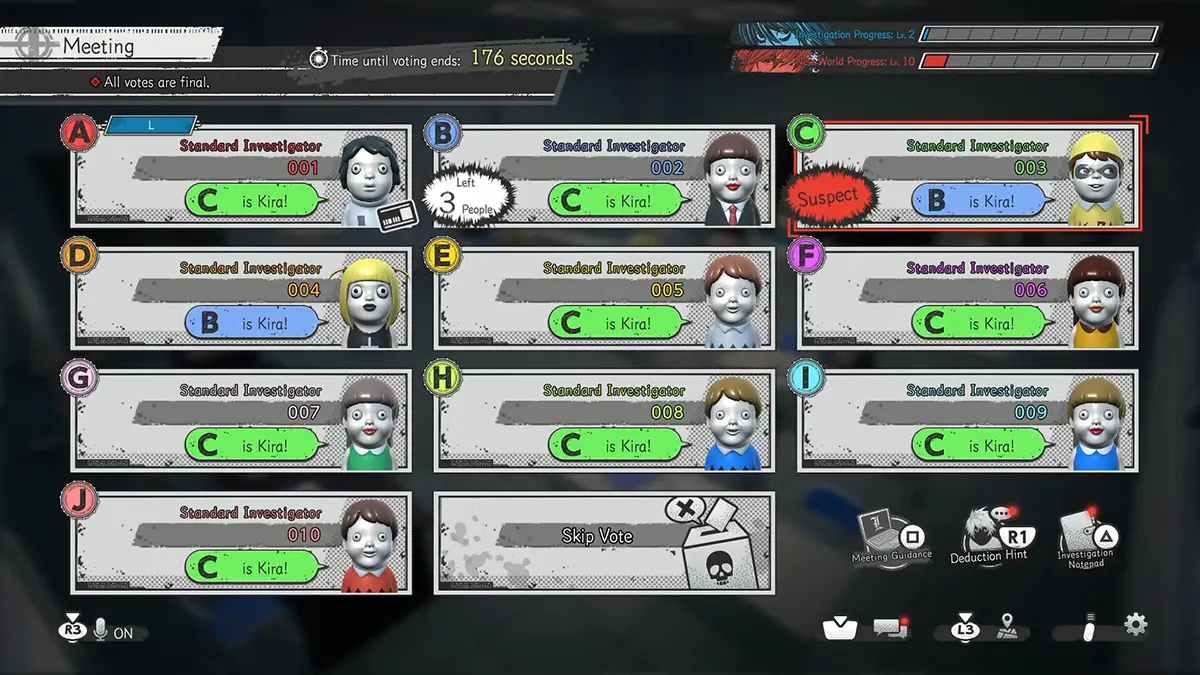The image size is (1200, 675).
Task: Show the Deduction Hint
Action: point(989,536)
